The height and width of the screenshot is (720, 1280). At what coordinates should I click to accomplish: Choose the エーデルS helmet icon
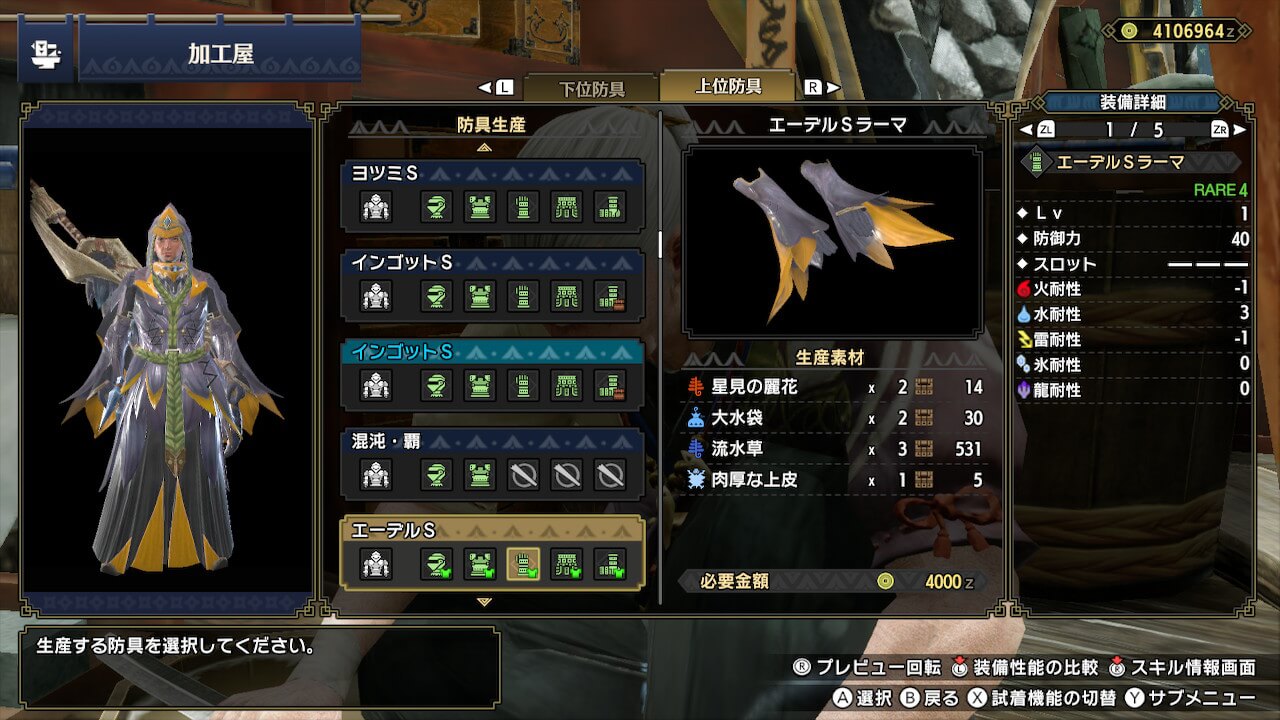436,564
